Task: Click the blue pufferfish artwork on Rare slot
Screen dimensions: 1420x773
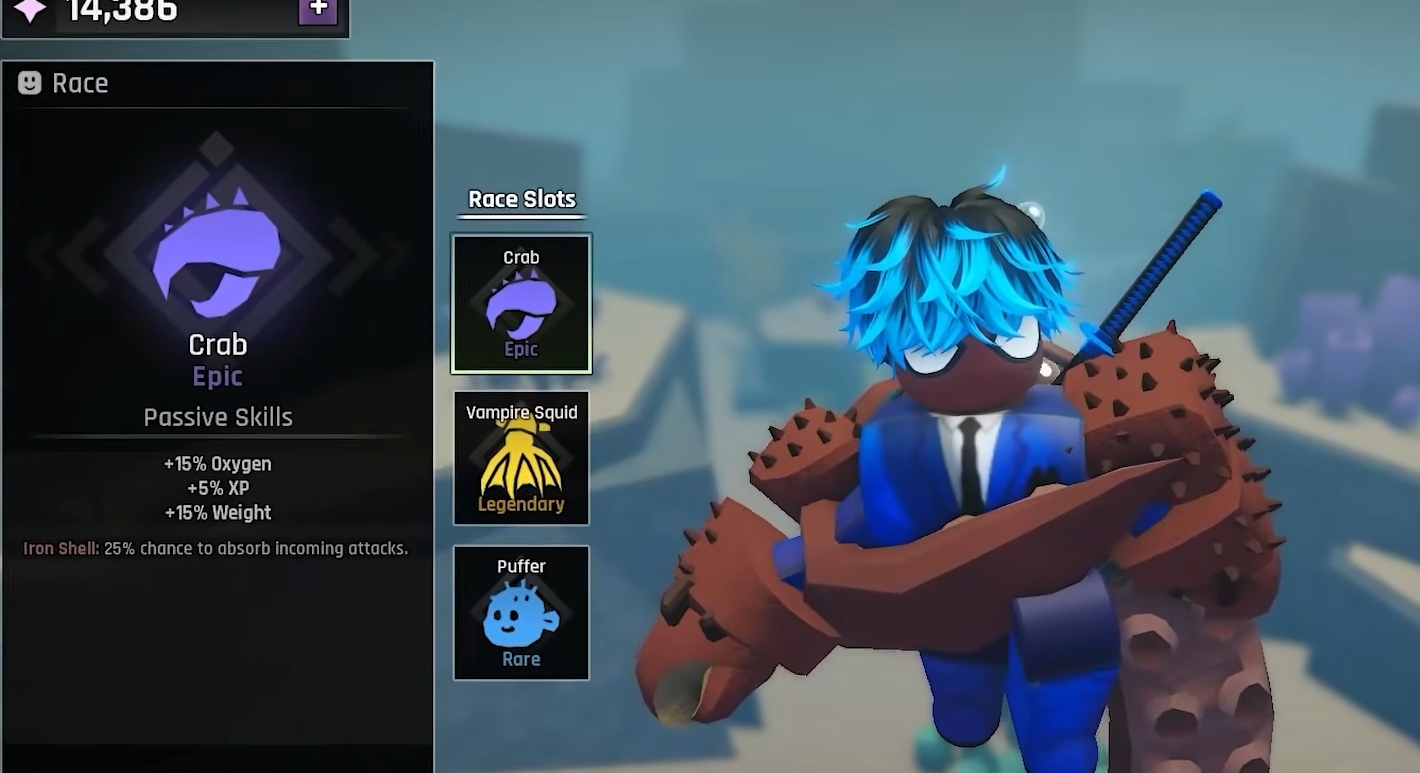Action: 519,615
